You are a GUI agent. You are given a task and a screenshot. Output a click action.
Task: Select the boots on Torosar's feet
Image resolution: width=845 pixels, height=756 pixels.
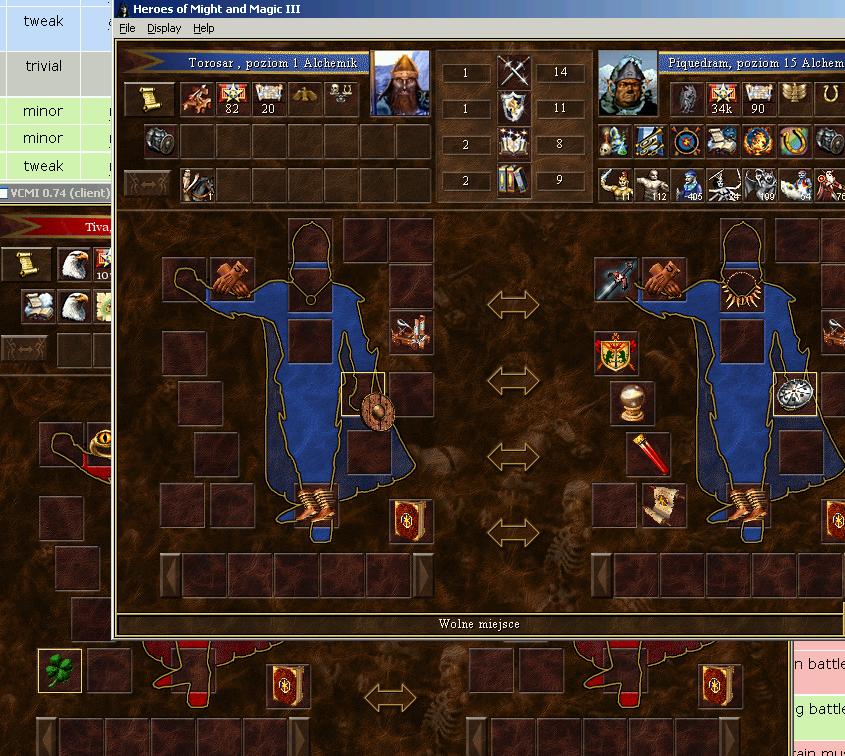[x=318, y=500]
